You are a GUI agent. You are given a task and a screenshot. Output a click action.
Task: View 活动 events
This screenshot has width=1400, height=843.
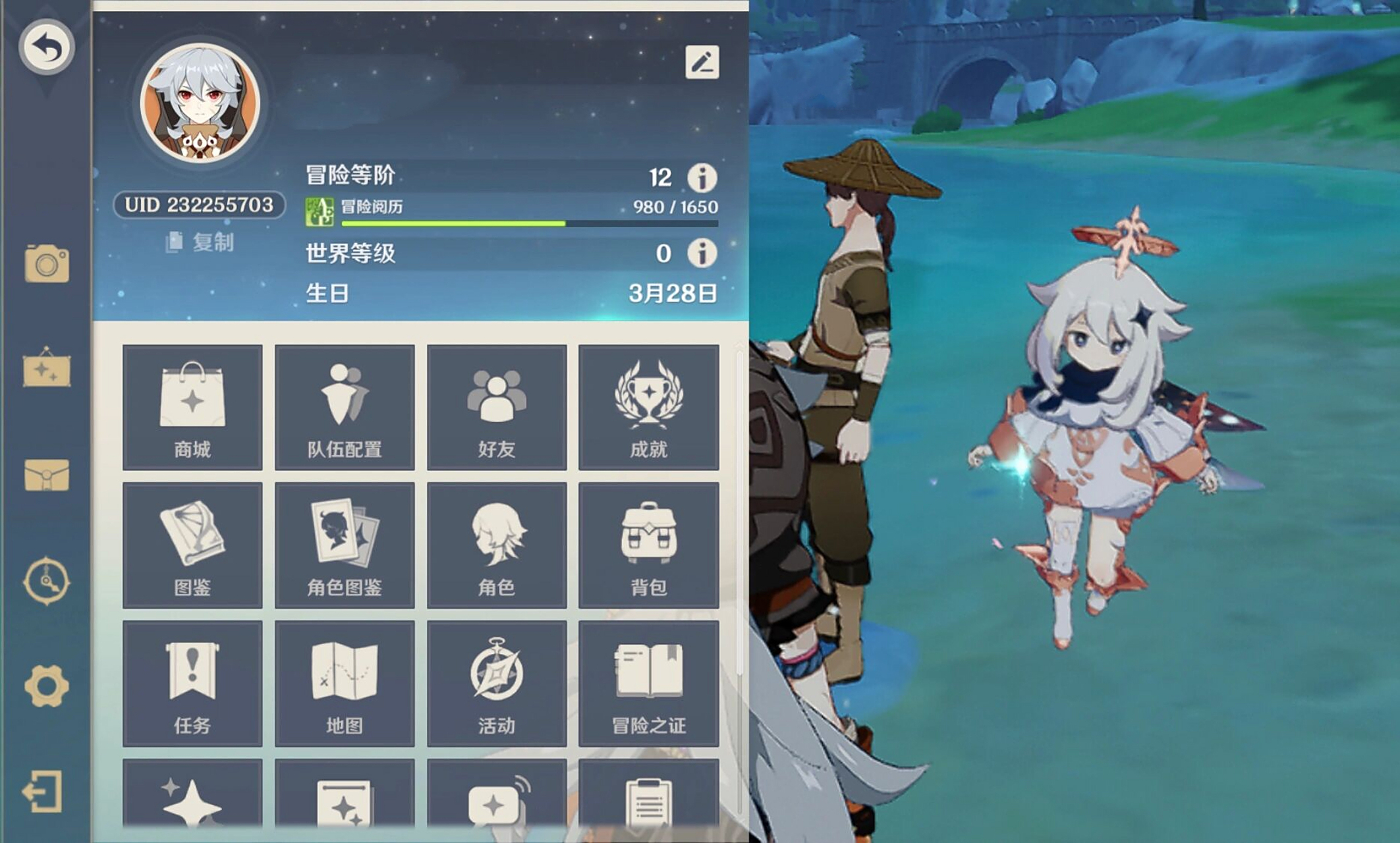498,685
